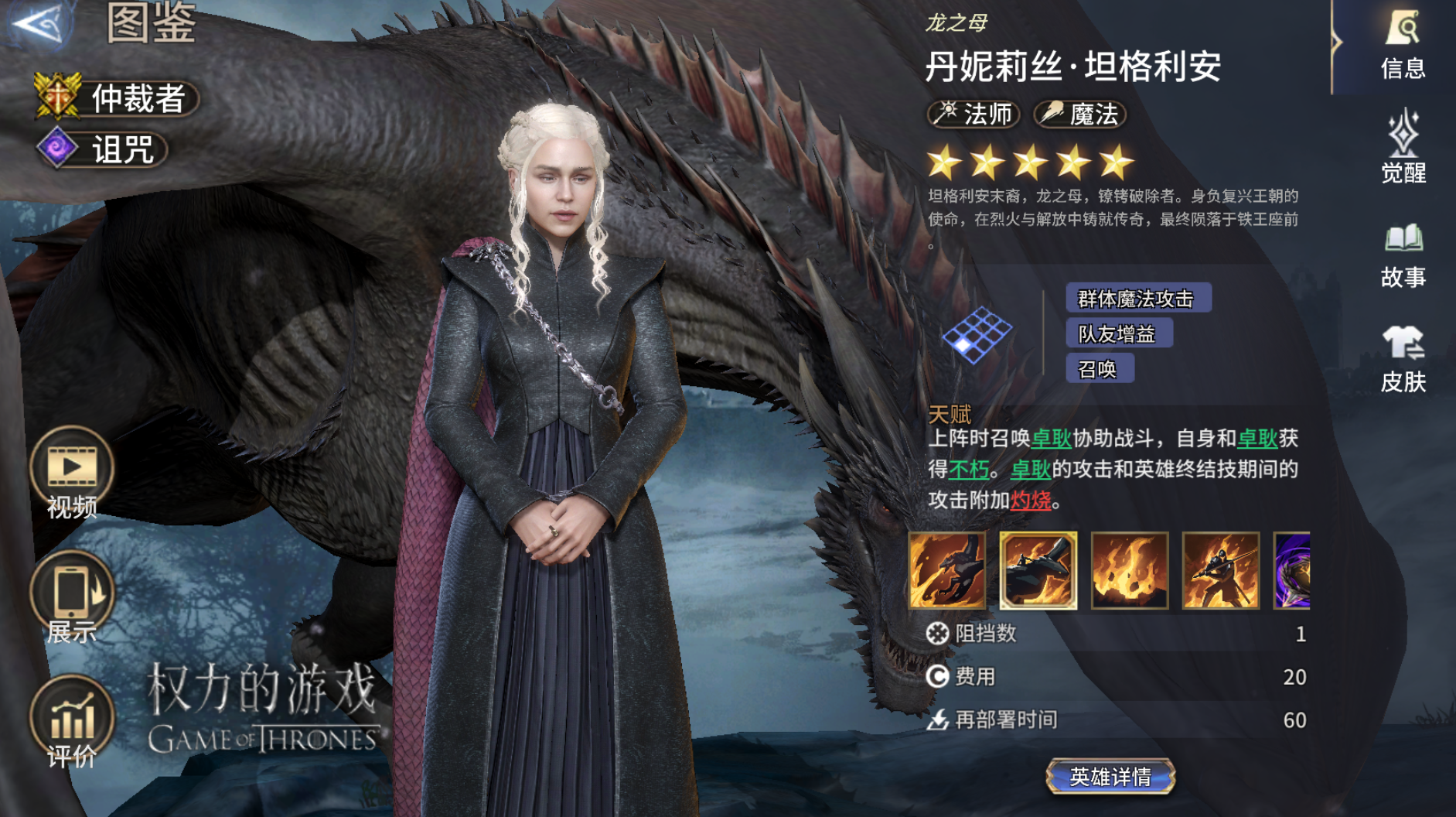Viewport: 1456px width, 817px height.
Task: Open the 展示 showcase view
Action: click(72, 597)
